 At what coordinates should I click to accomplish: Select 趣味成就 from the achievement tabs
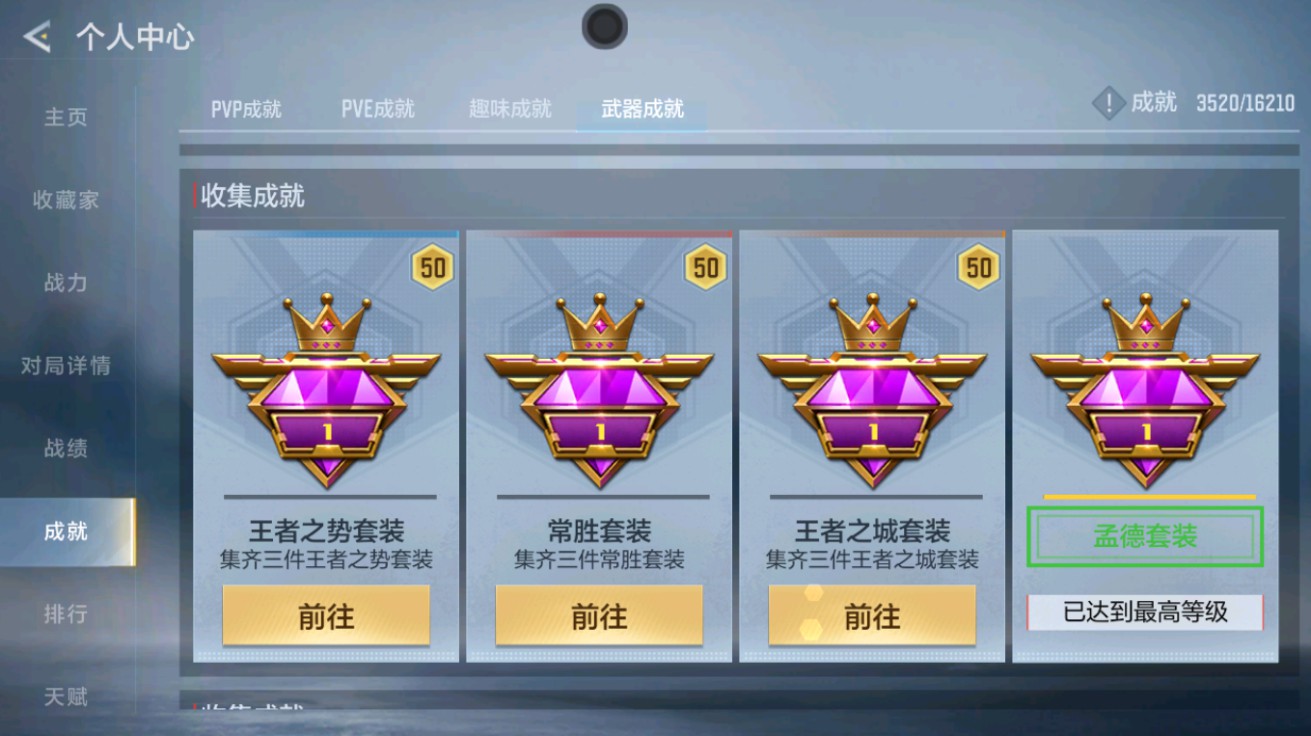coord(510,110)
